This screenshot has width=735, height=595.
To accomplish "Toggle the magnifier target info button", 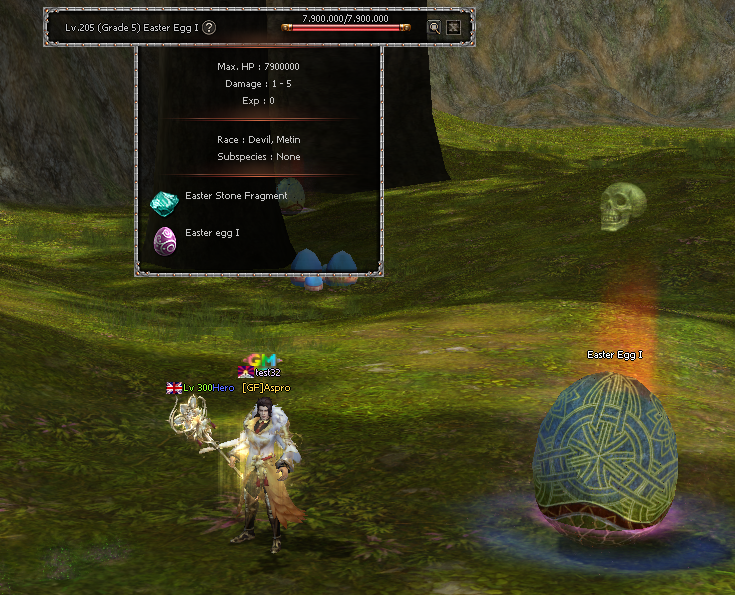I will tap(434, 28).
